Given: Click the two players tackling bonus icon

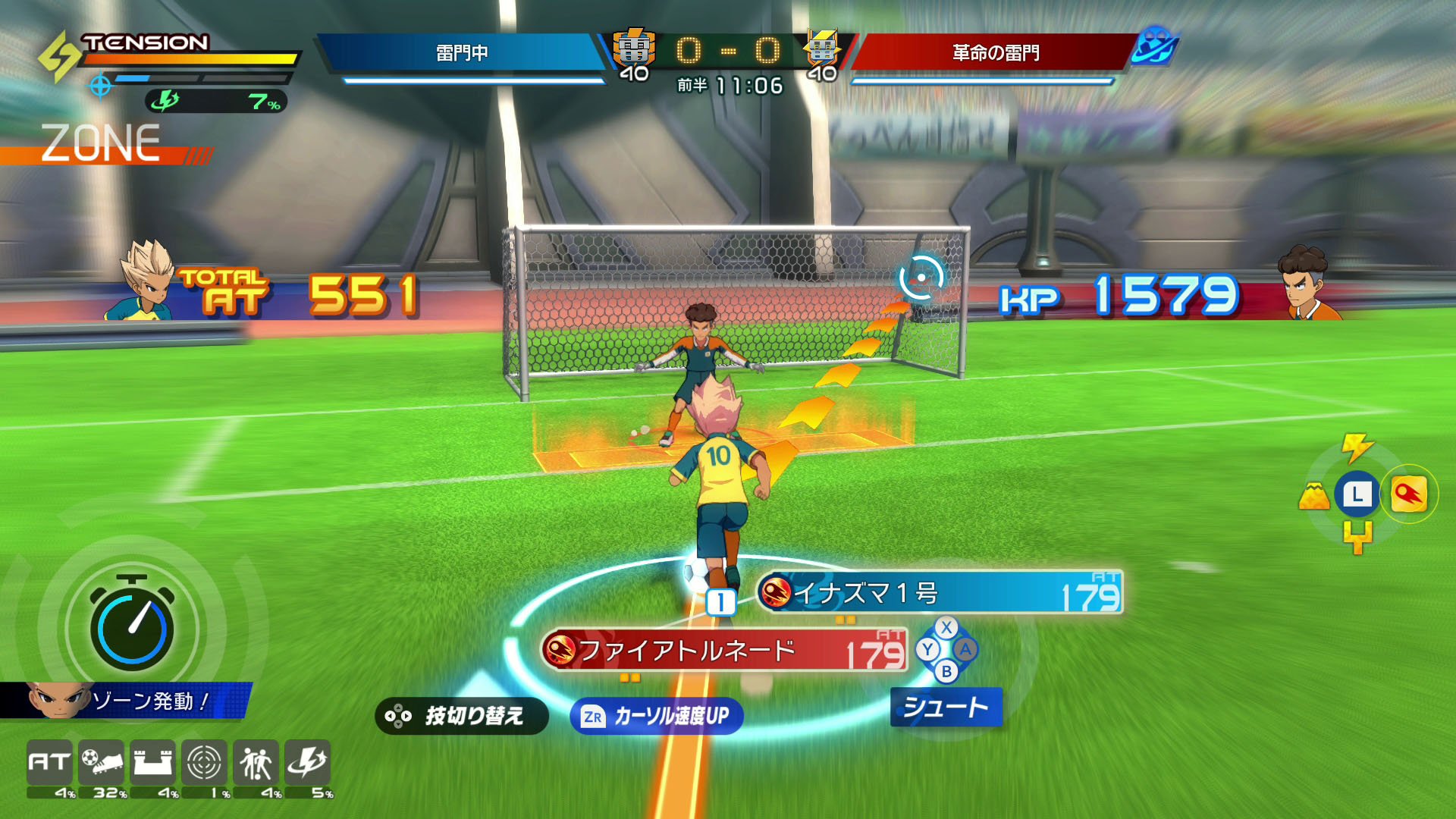Looking at the screenshot, I should click(x=256, y=762).
